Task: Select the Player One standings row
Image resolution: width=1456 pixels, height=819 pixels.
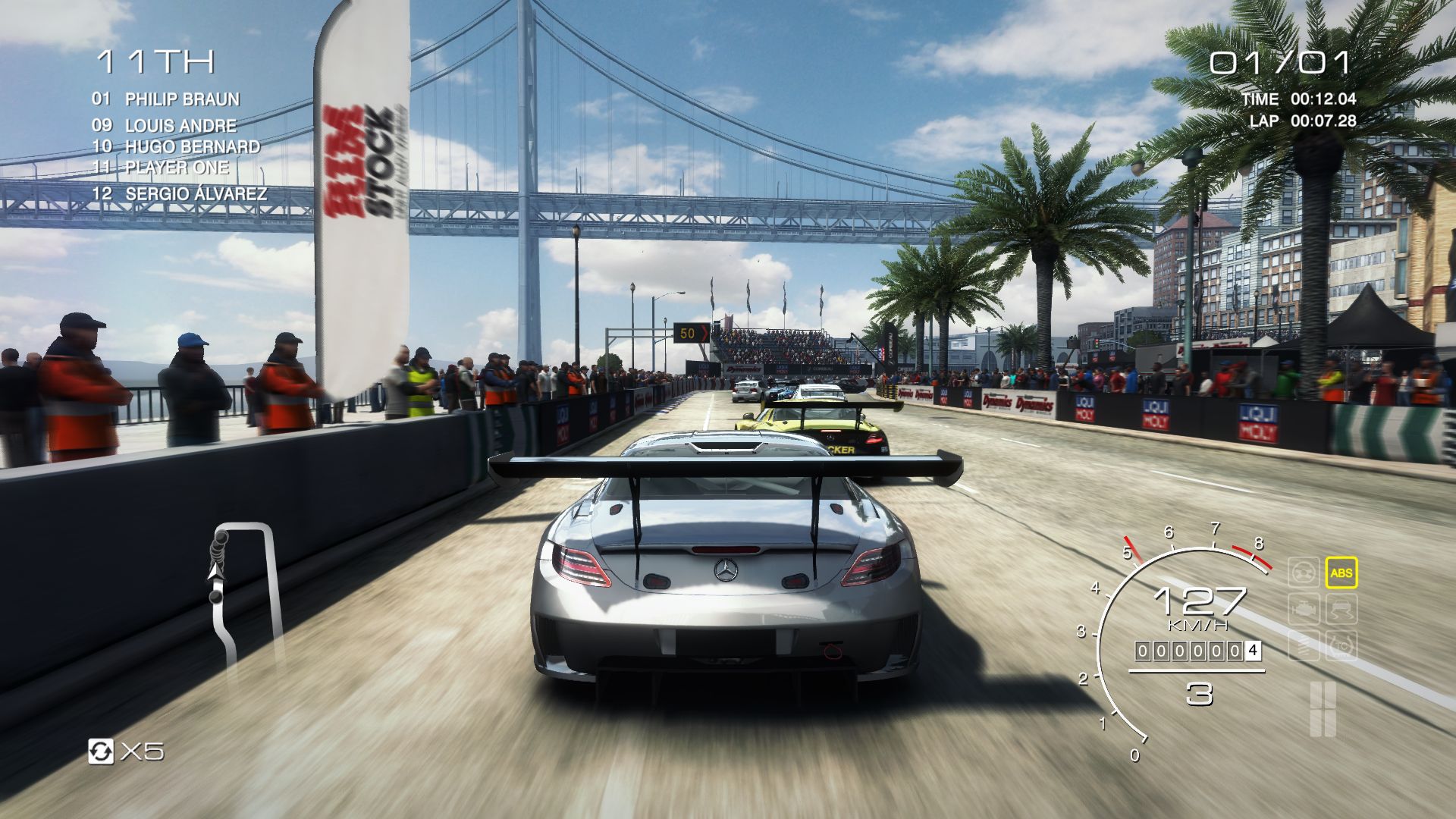Action: tap(160, 168)
